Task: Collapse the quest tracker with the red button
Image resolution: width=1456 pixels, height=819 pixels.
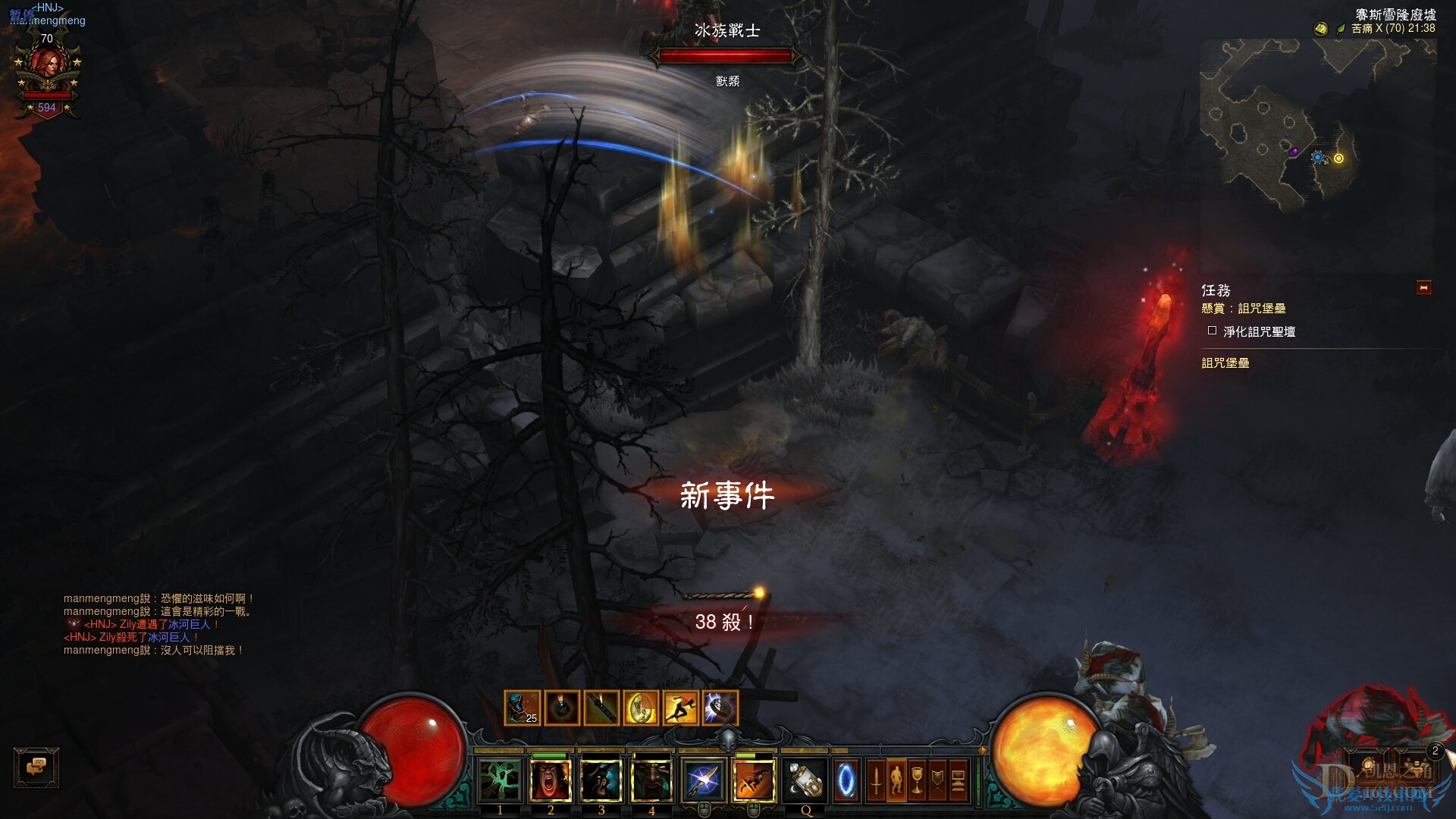Action: pos(1423,288)
